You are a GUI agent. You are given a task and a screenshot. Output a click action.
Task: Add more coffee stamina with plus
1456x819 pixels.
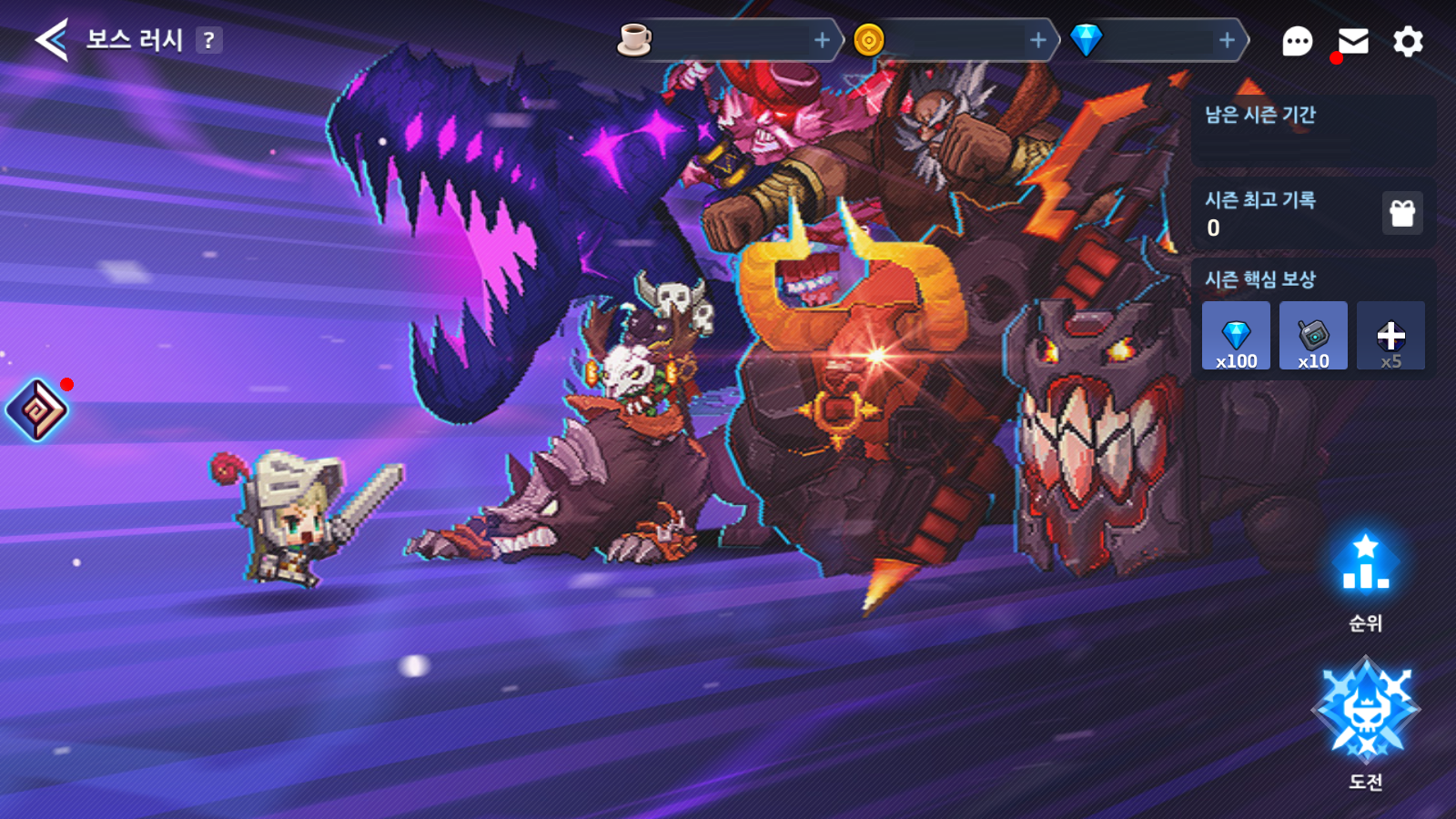(822, 40)
